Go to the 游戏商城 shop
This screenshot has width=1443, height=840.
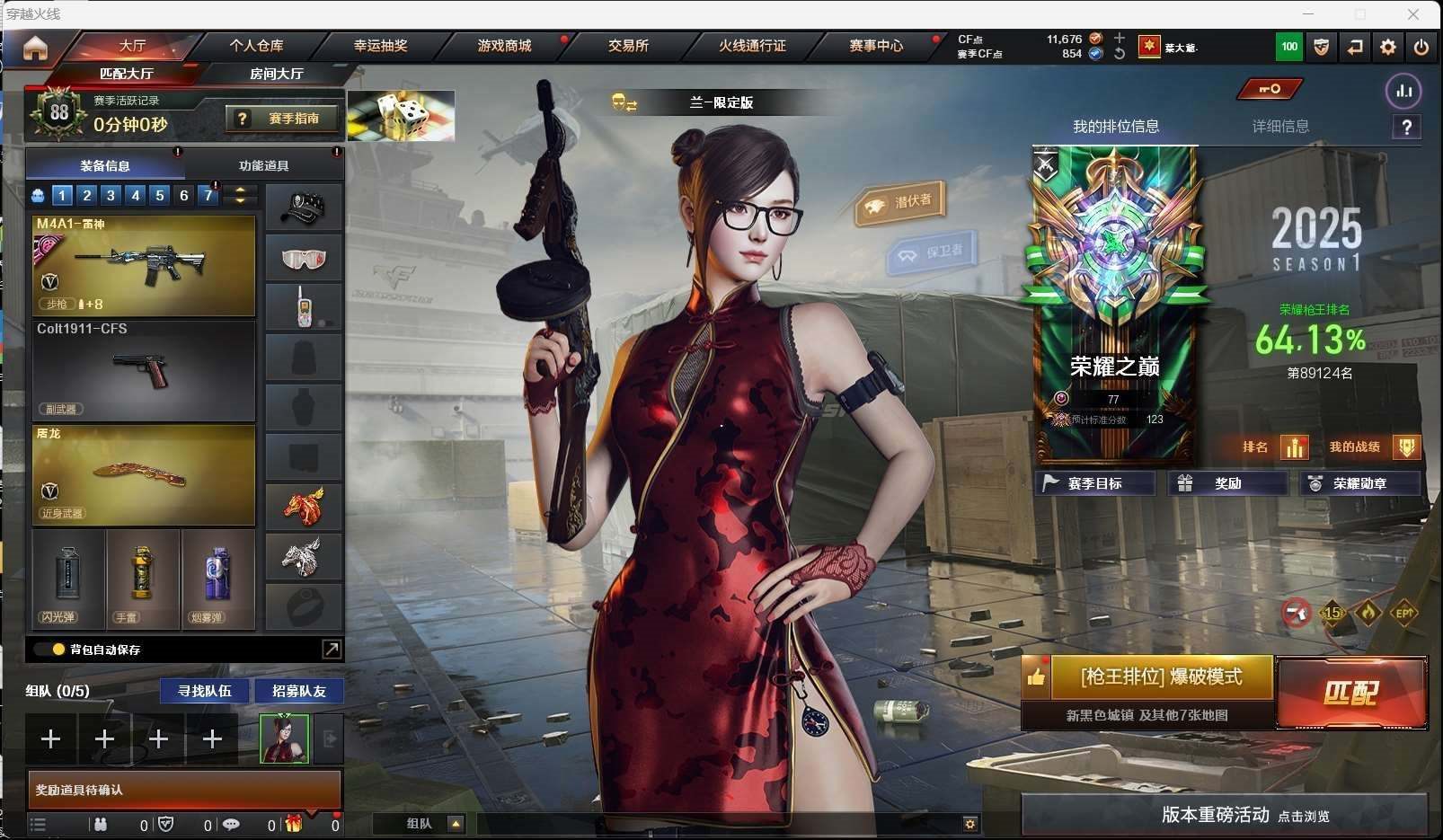pos(504,45)
